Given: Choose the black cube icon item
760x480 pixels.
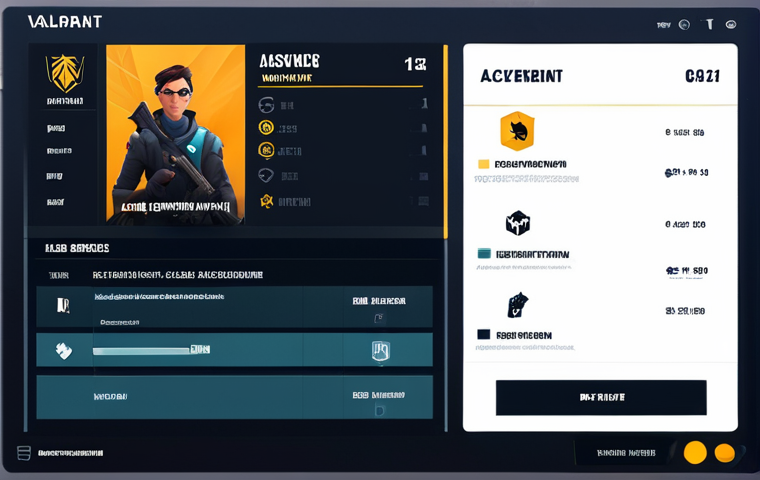Looking at the screenshot, I should point(517,222).
